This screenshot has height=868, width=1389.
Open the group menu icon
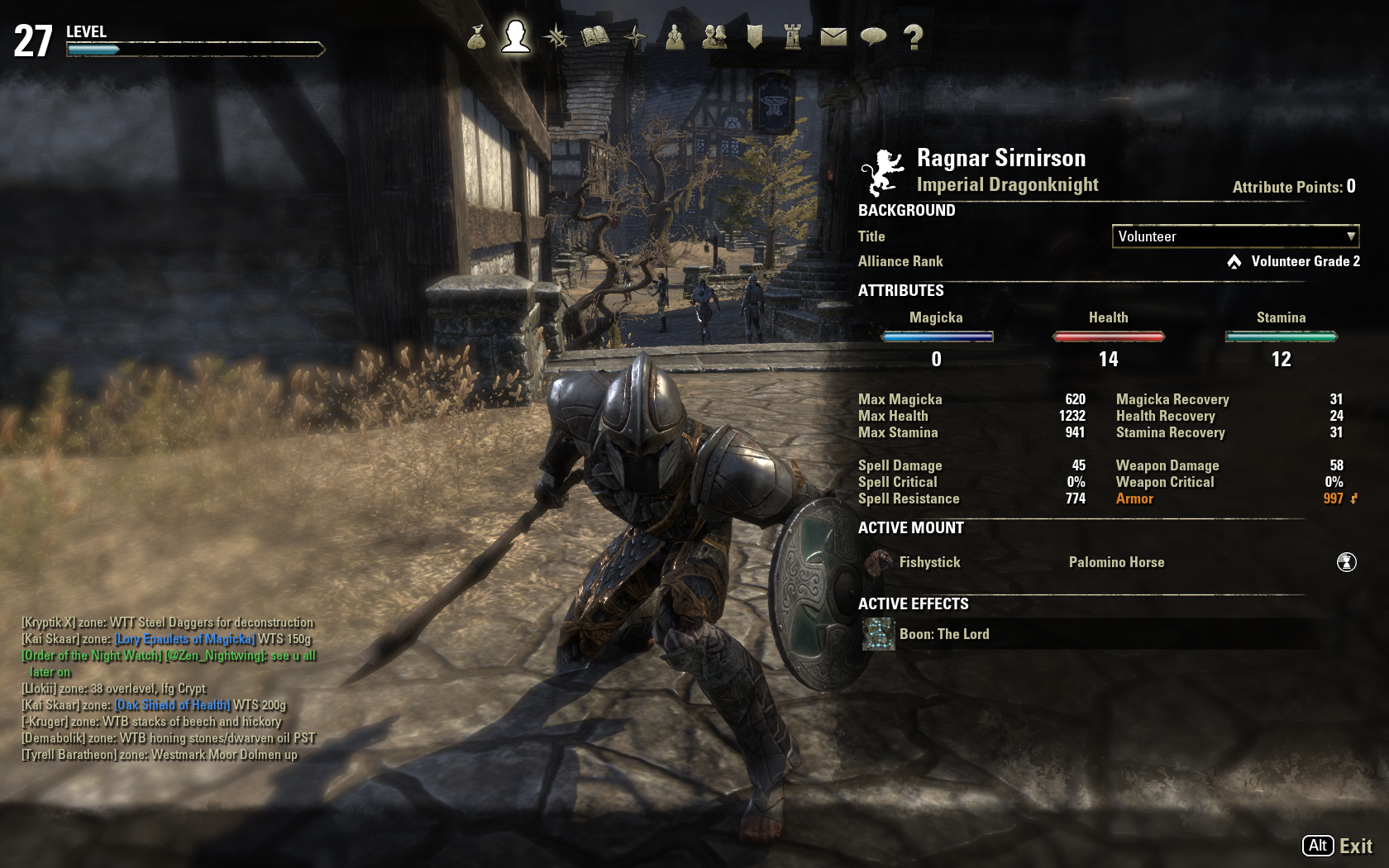click(675, 37)
